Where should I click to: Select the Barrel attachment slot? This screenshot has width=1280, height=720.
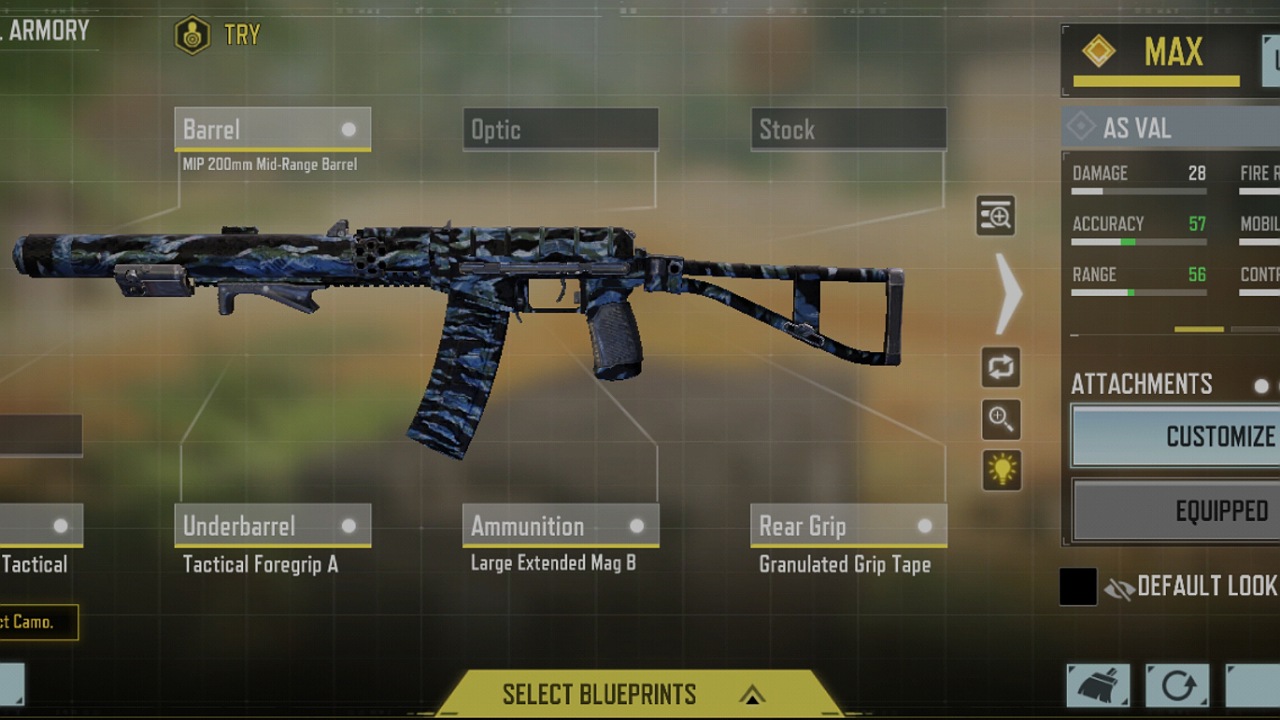[272, 130]
